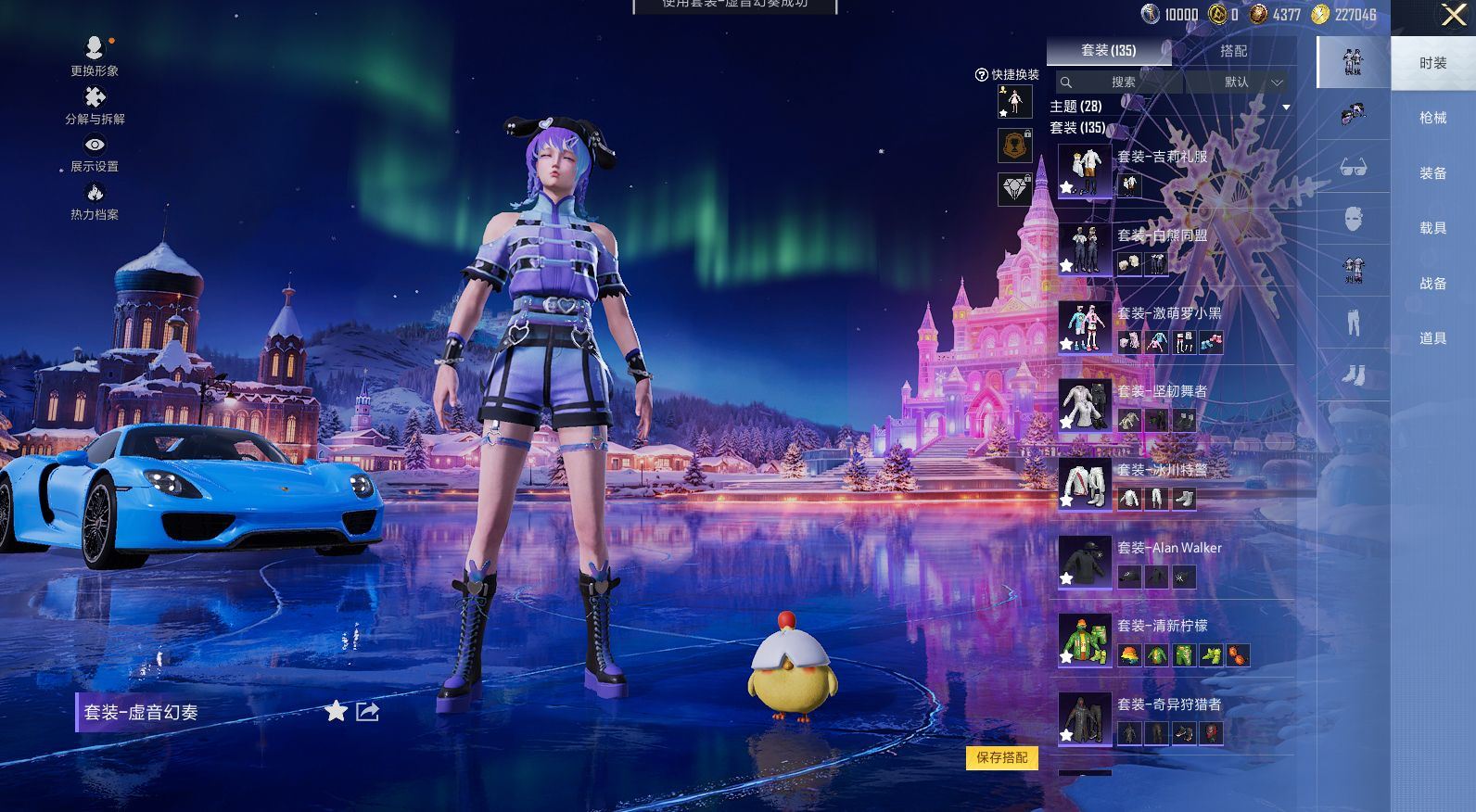Select the 套装 (135) tab

pyautogui.click(x=1109, y=51)
